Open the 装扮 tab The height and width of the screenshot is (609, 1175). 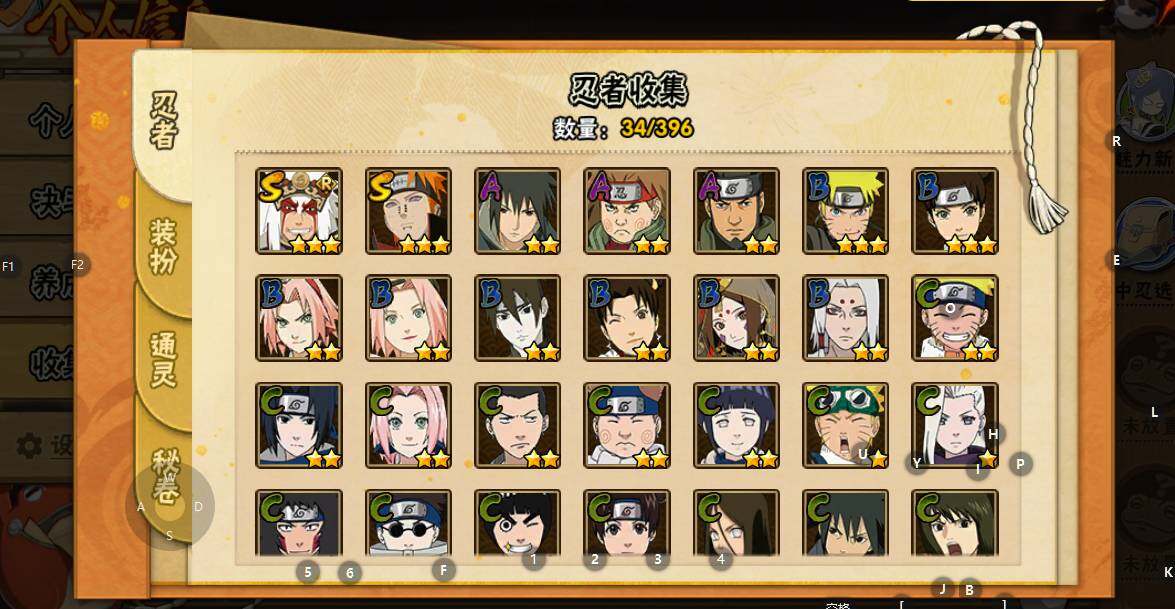tap(163, 246)
